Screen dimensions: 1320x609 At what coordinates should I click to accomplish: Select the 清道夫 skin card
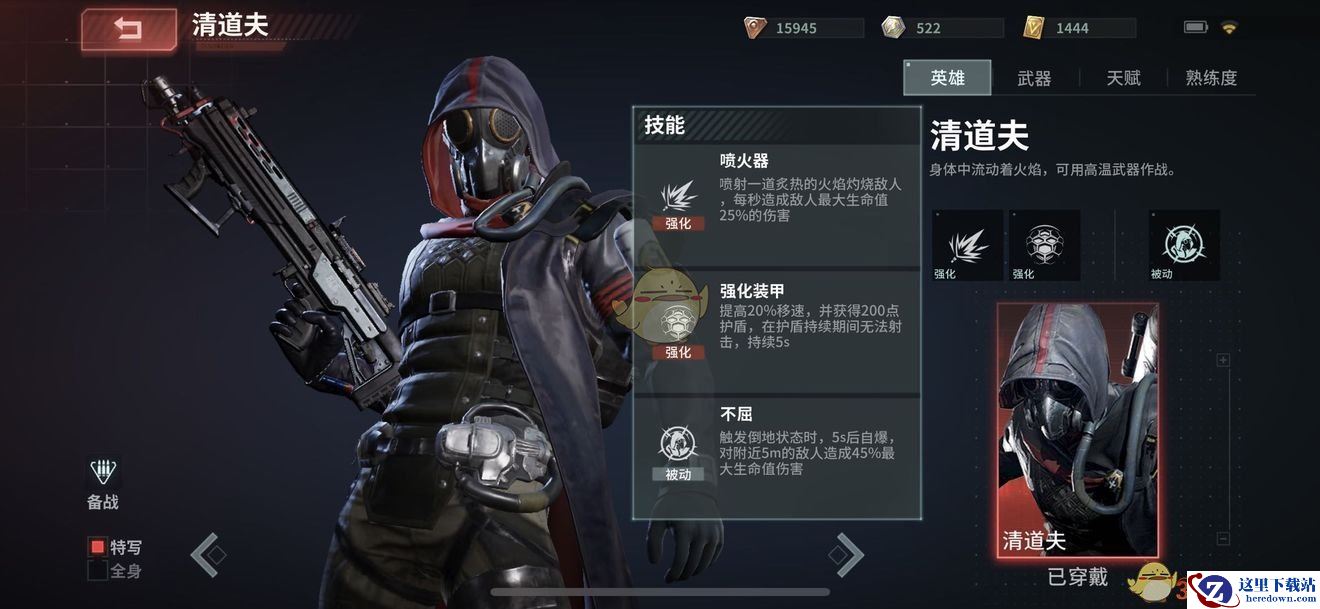click(x=1077, y=430)
